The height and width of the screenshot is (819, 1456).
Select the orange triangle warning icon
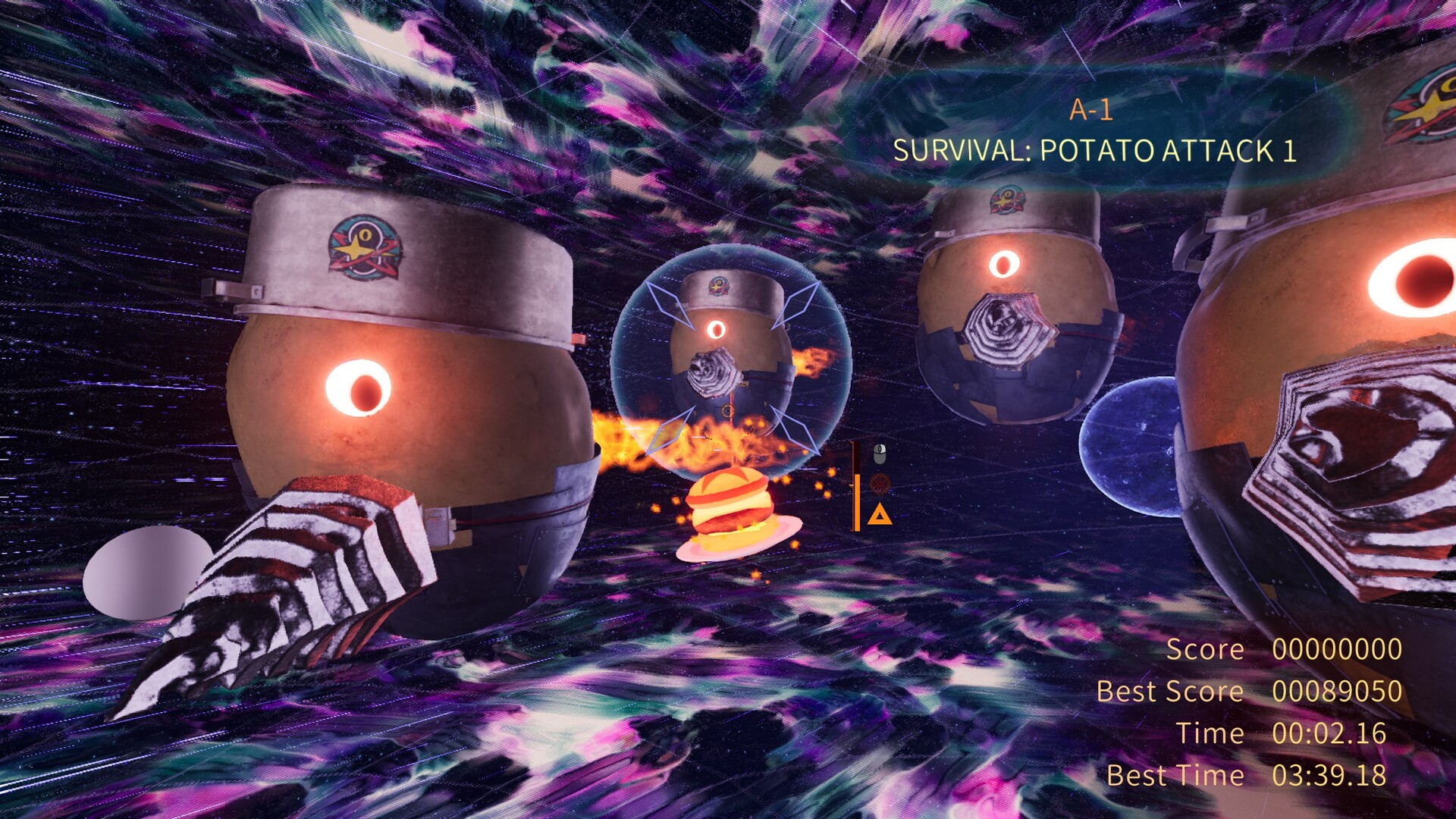click(x=880, y=514)
